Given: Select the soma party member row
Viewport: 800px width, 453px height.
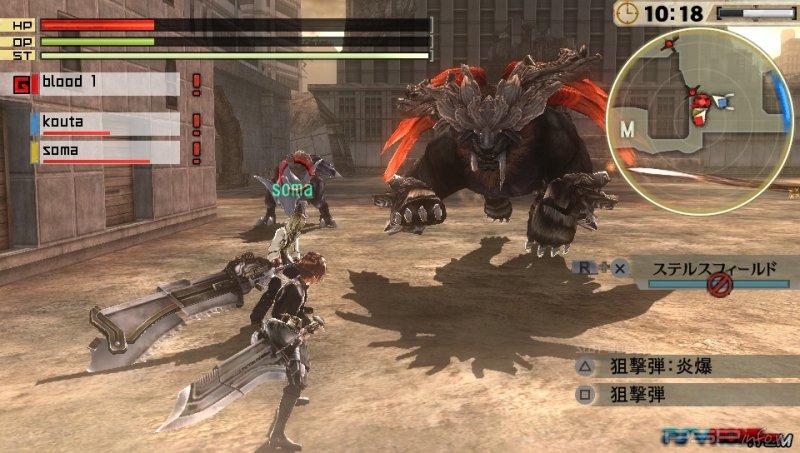Looking at the screenshot, I should click(x=106, y=151).
